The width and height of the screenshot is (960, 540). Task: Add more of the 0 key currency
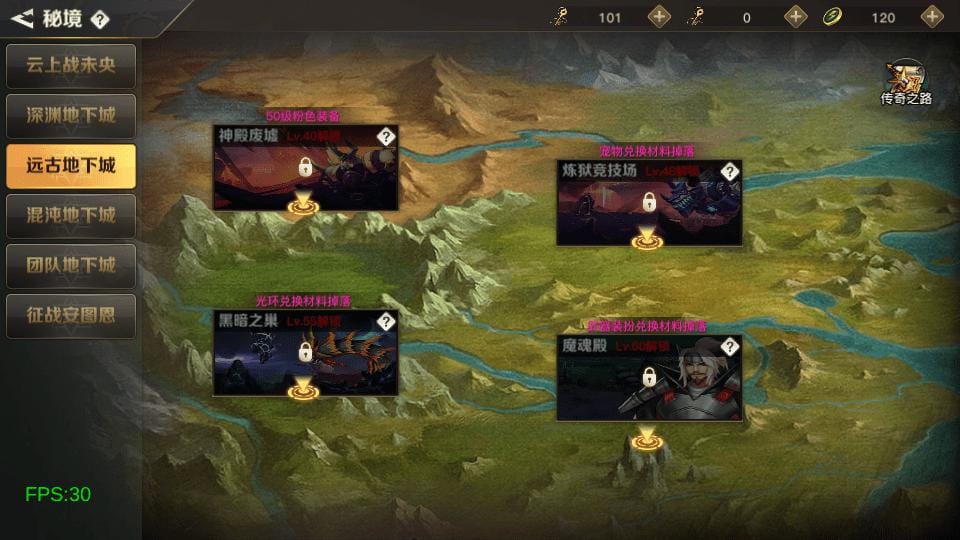[796, 17]
